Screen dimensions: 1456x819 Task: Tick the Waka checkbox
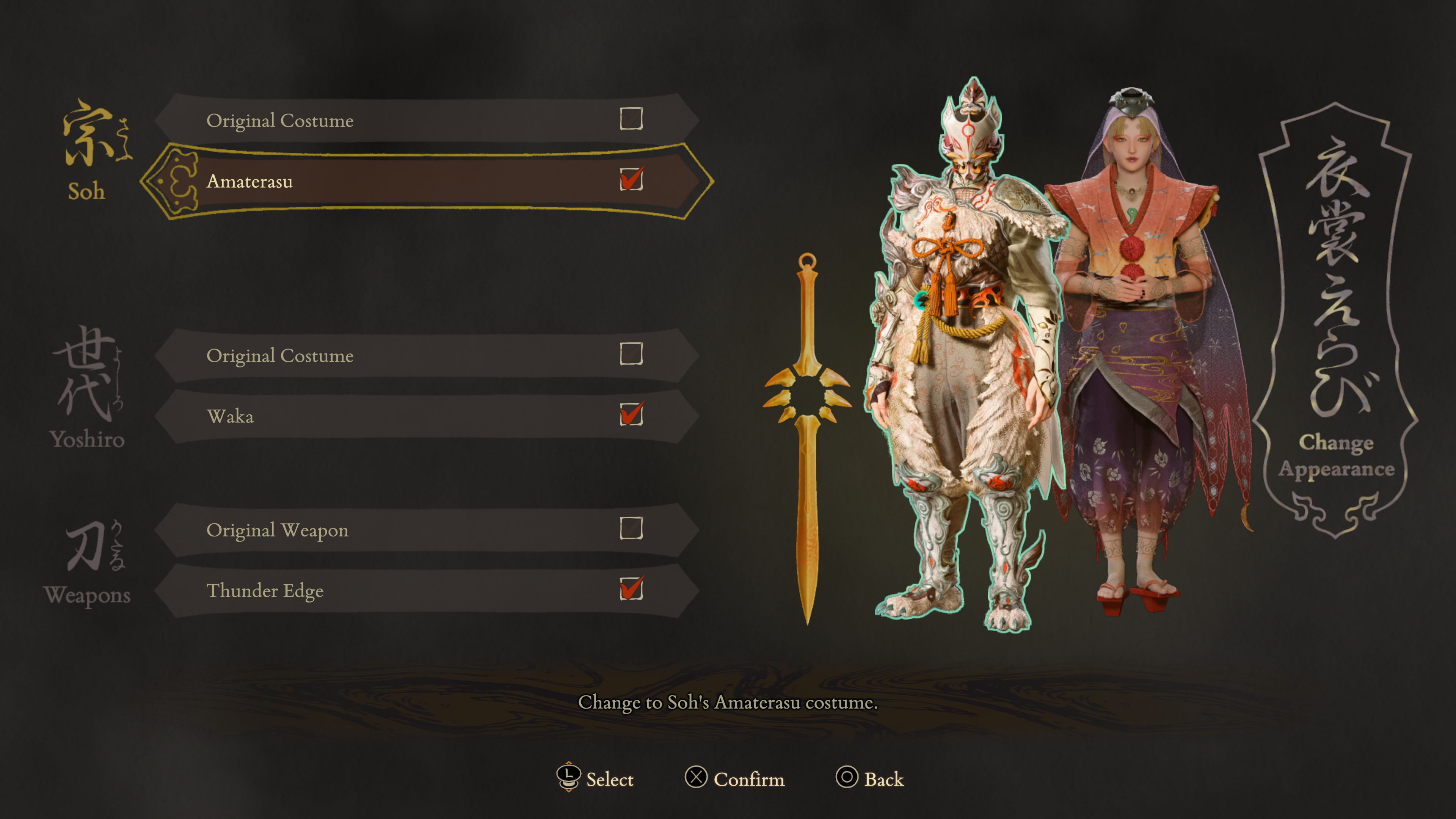(631, 414)
